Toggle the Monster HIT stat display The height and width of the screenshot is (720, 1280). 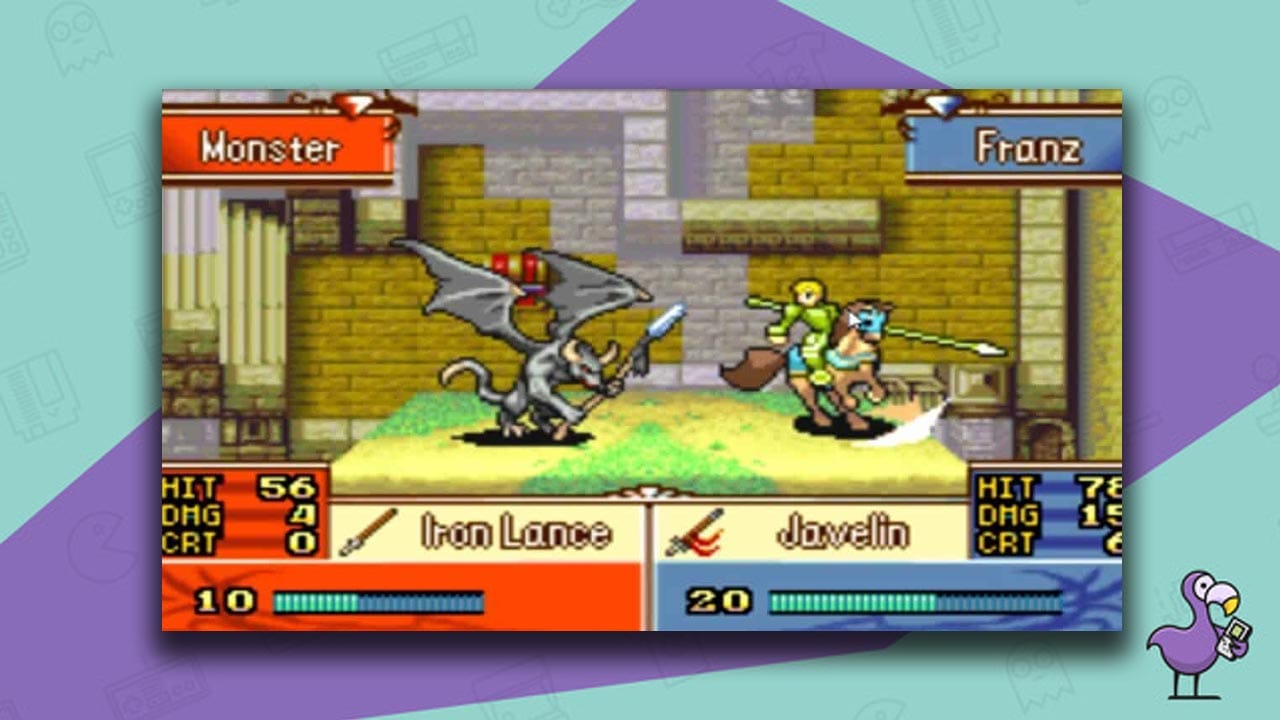(230, 489)
